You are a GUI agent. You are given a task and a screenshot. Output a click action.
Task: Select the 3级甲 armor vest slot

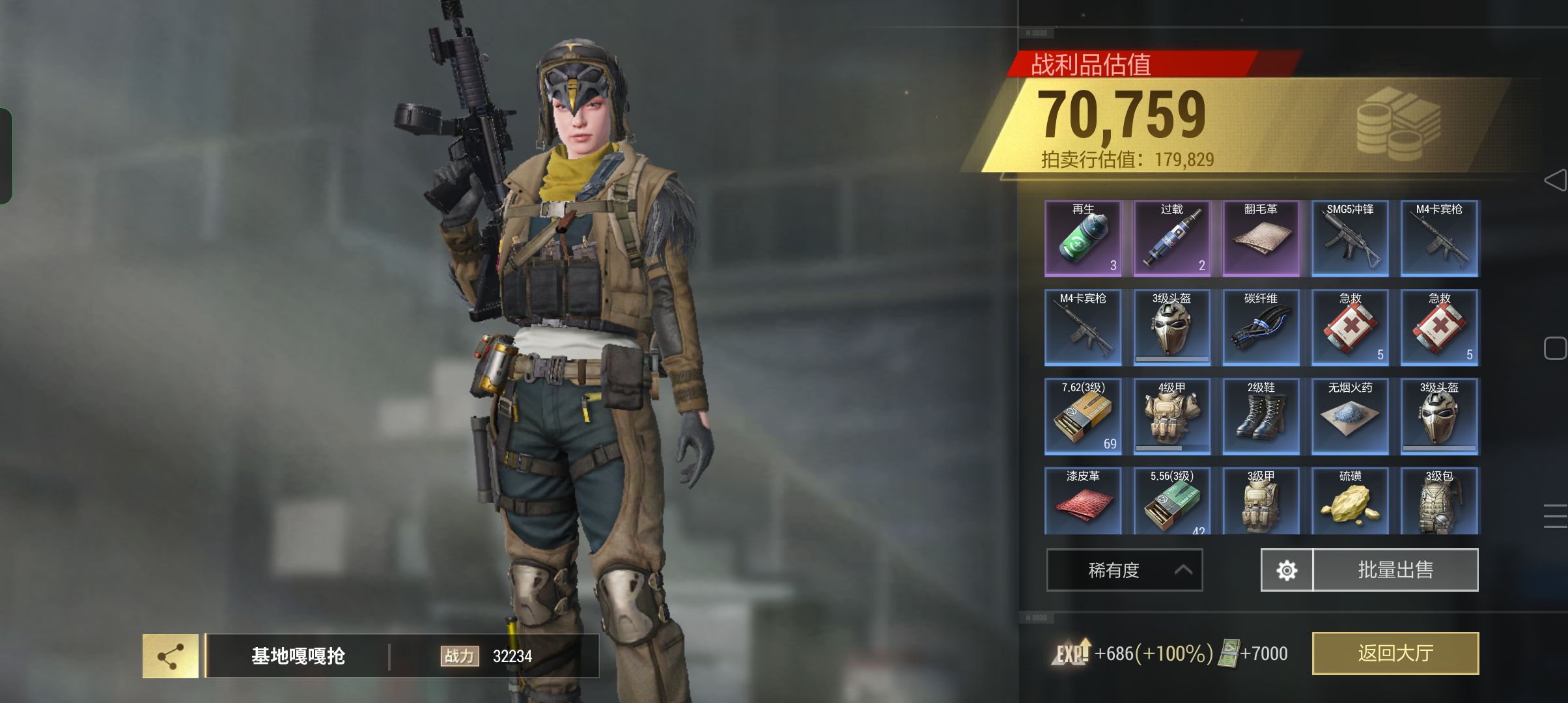(x=1261, y=501)
